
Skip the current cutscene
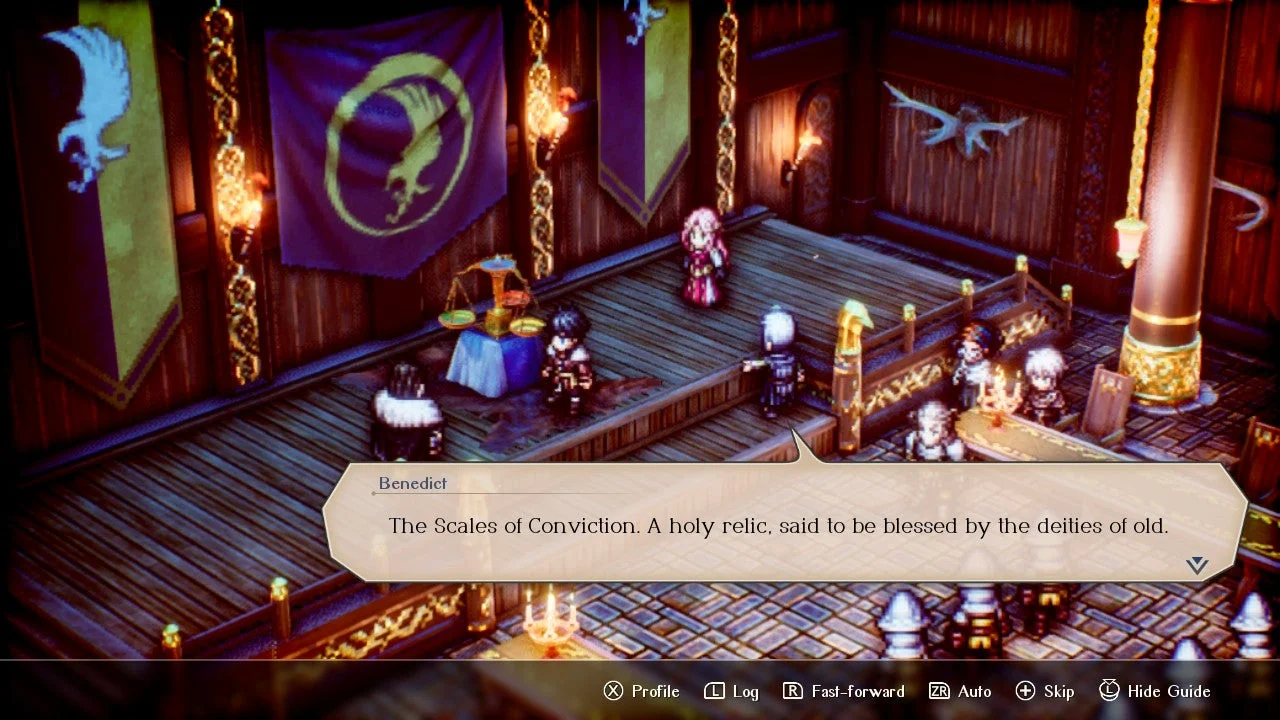click(x=1045, y=691)
